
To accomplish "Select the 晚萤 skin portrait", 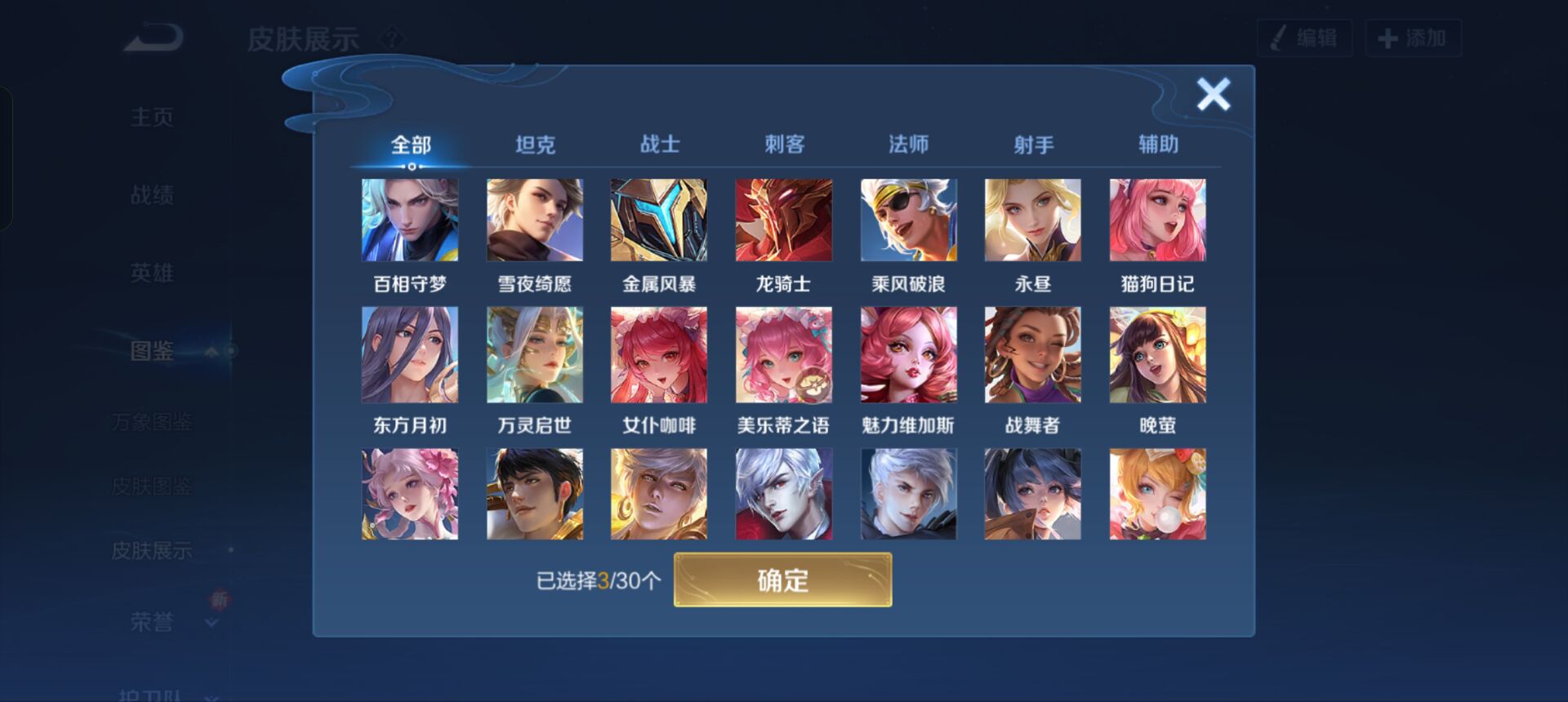I will 1156,355.
